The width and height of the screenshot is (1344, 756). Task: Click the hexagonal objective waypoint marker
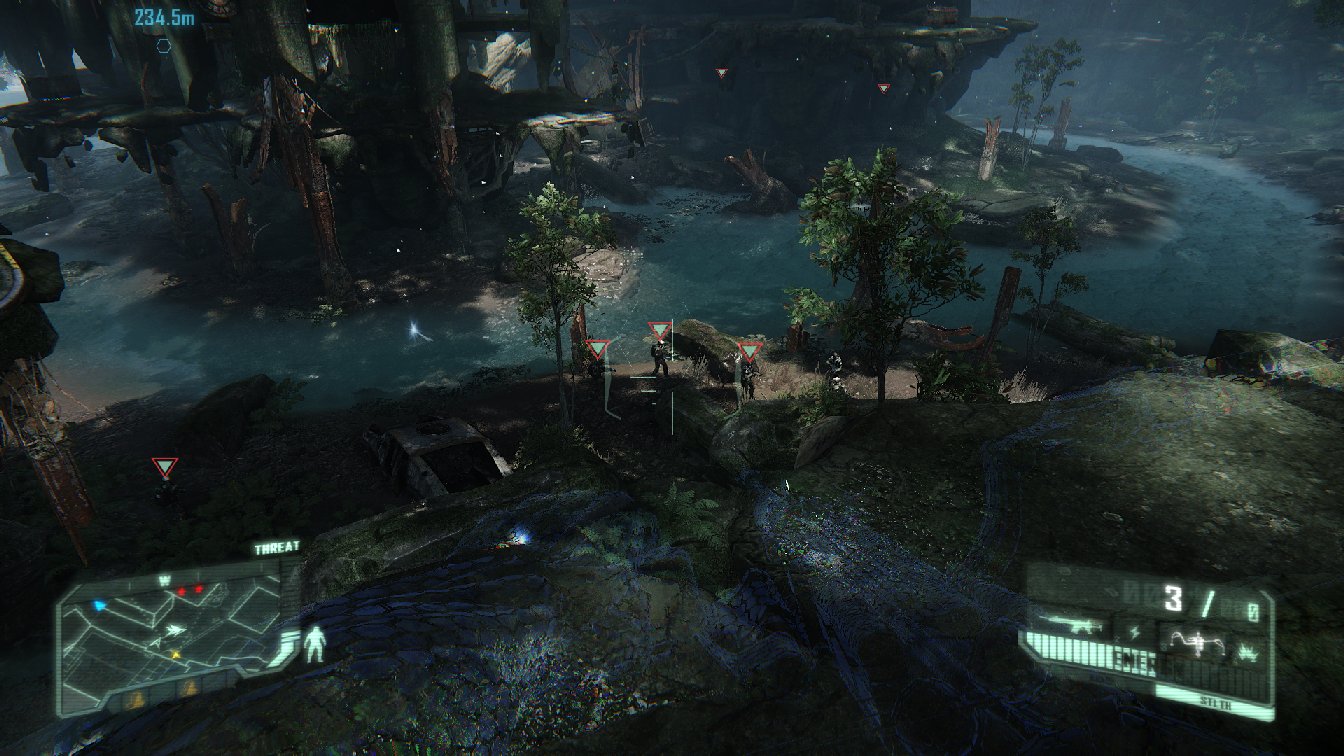tap(163, 45)
